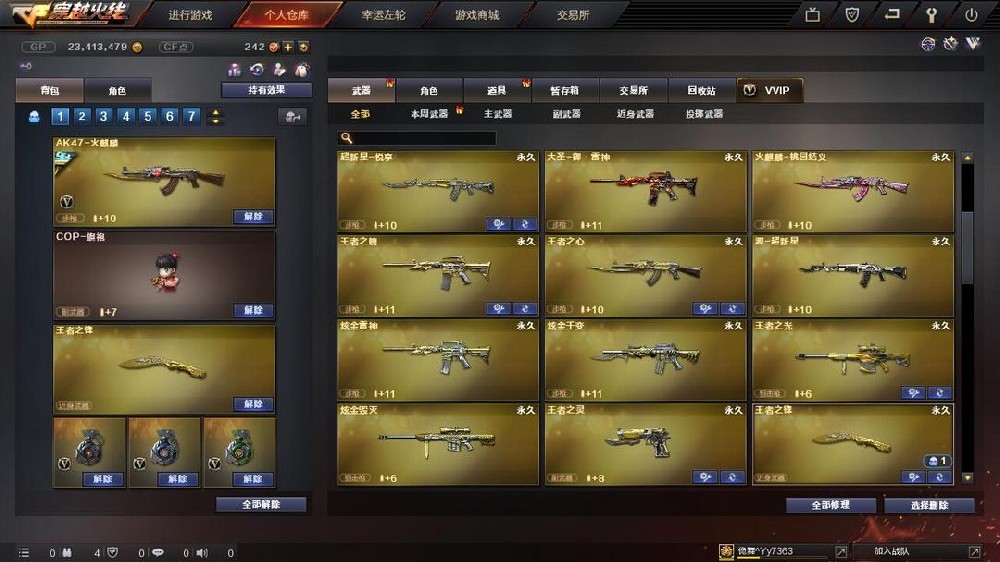Filter by 主武器 category

pyautogui.click(x=498, y=114)
